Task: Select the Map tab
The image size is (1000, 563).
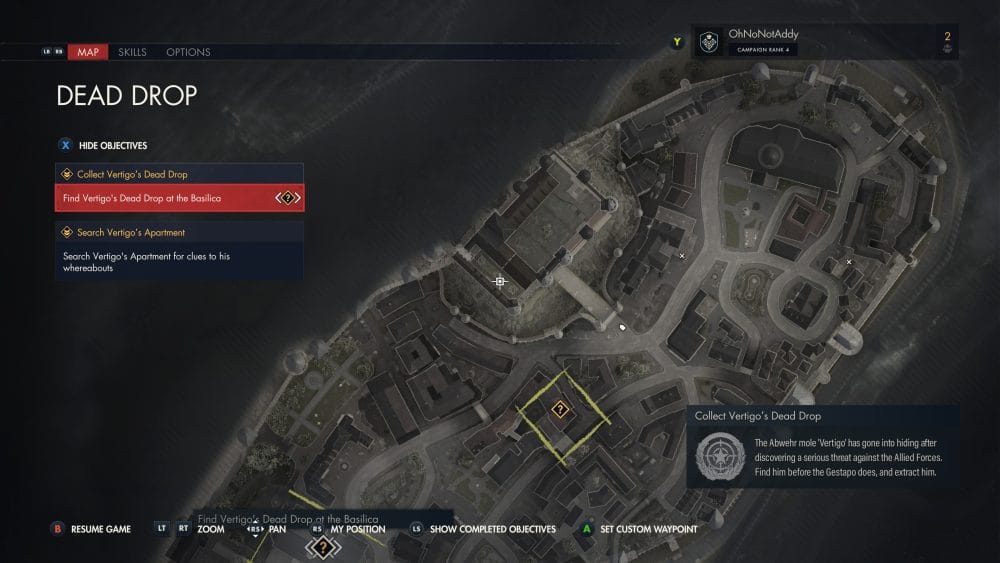Action: click(88, 52)
